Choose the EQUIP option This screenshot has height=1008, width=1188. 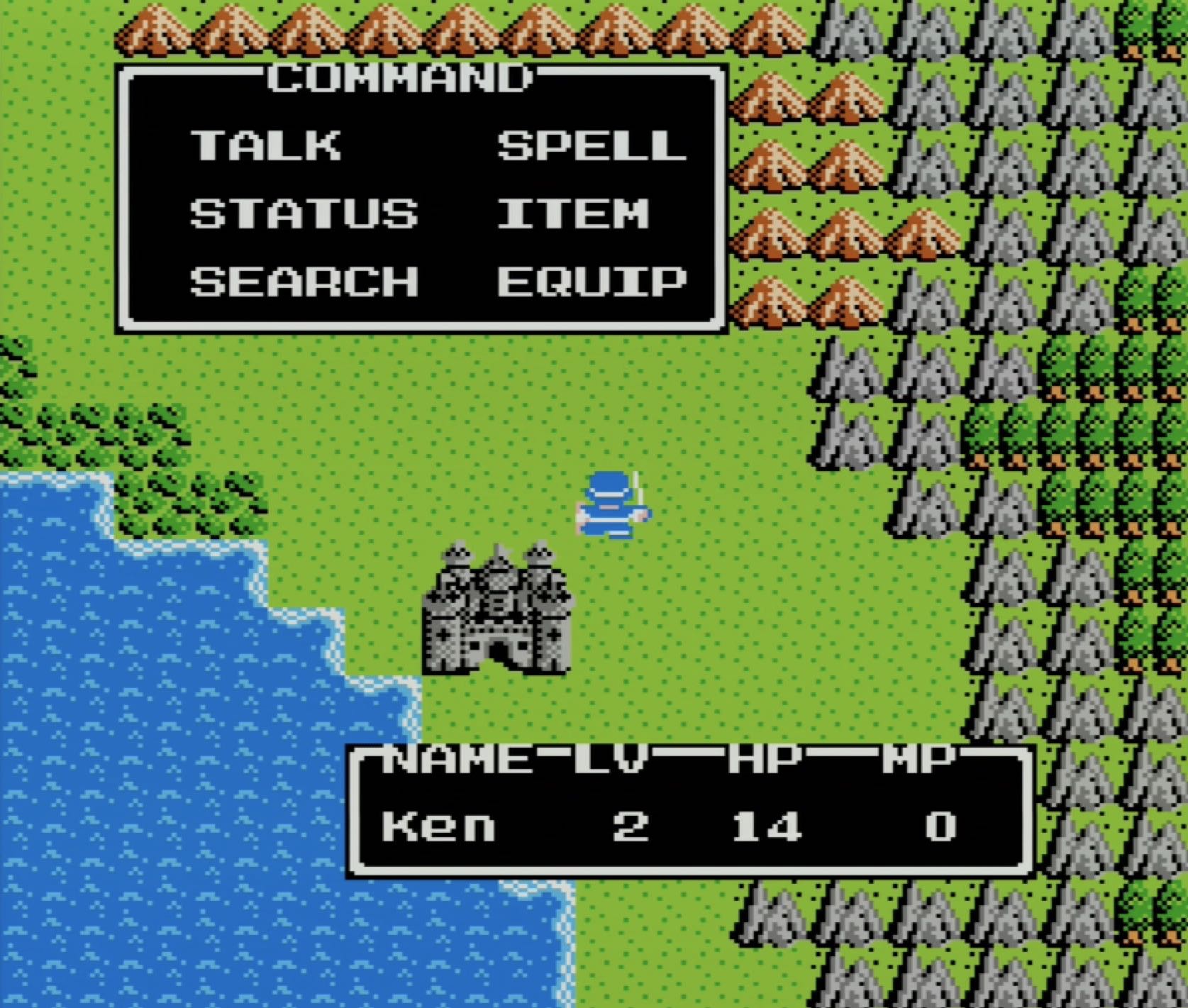592,281
